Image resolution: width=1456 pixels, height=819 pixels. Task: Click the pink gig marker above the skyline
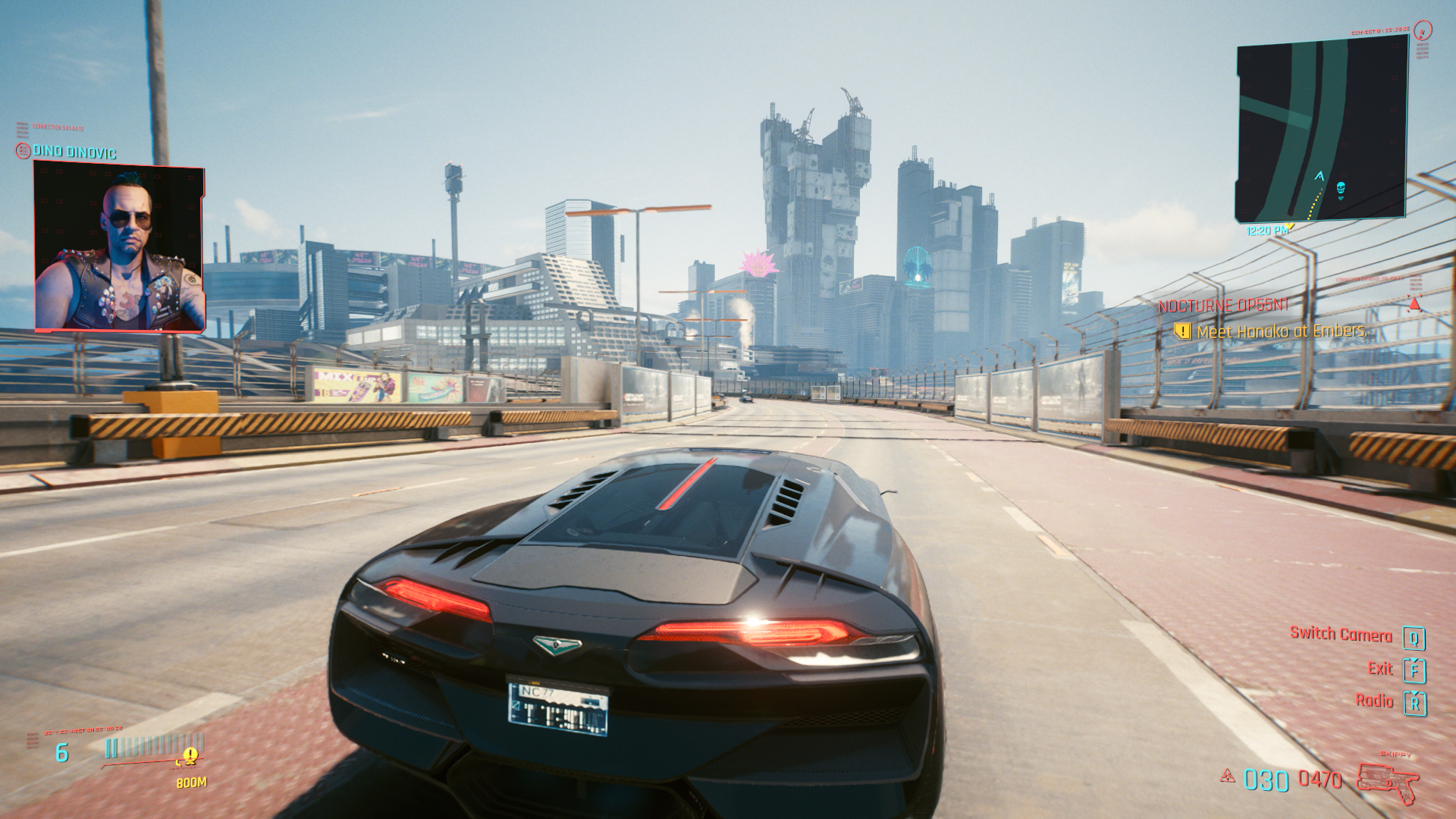pos(758,264)
